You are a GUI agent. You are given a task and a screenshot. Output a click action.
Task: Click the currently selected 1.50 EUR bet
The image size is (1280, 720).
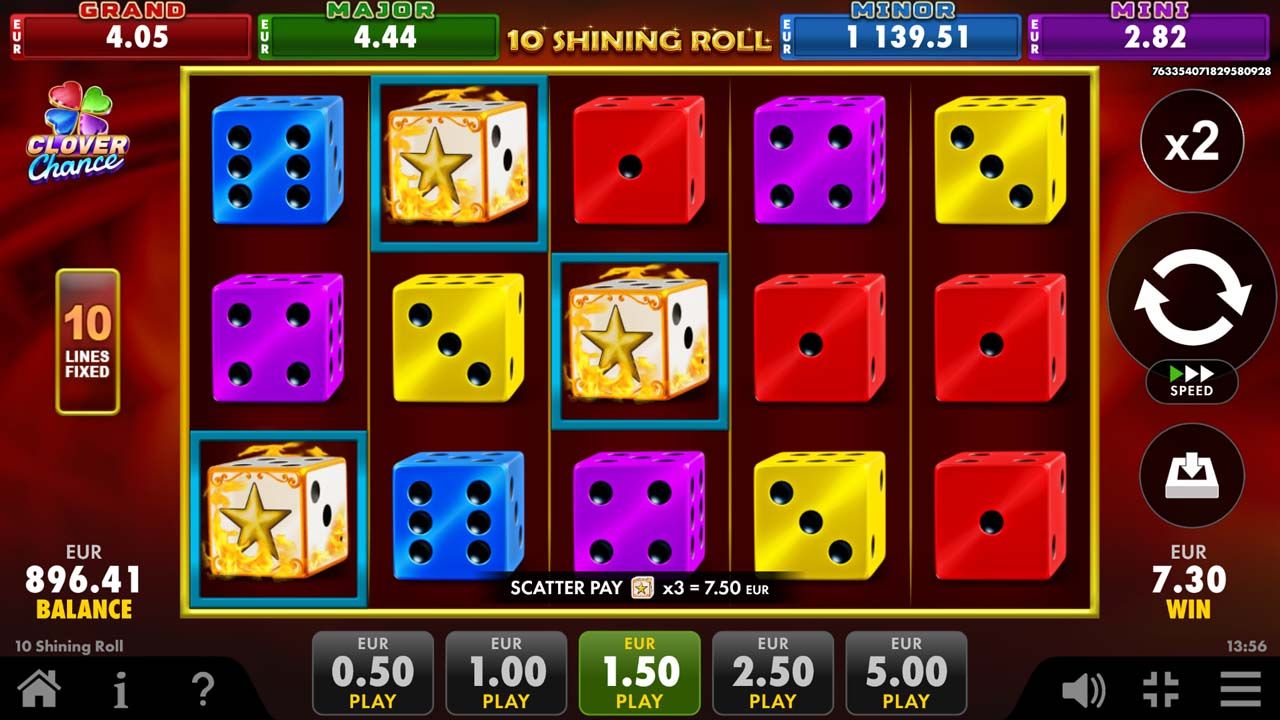pyautogui.click(x=640, y=673)
